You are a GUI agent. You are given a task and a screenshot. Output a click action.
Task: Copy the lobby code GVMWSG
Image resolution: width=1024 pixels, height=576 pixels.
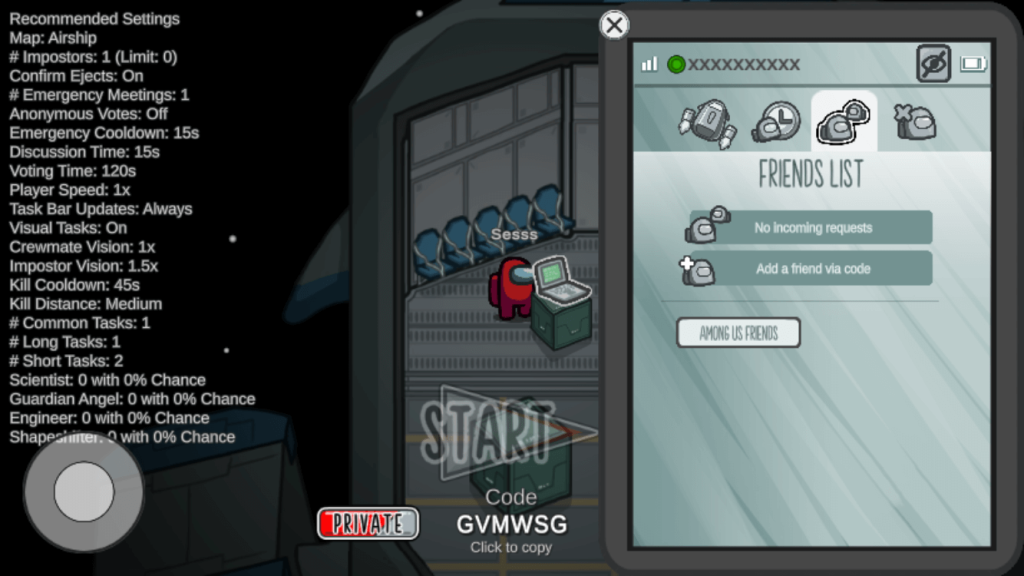[x=511, y=524]
